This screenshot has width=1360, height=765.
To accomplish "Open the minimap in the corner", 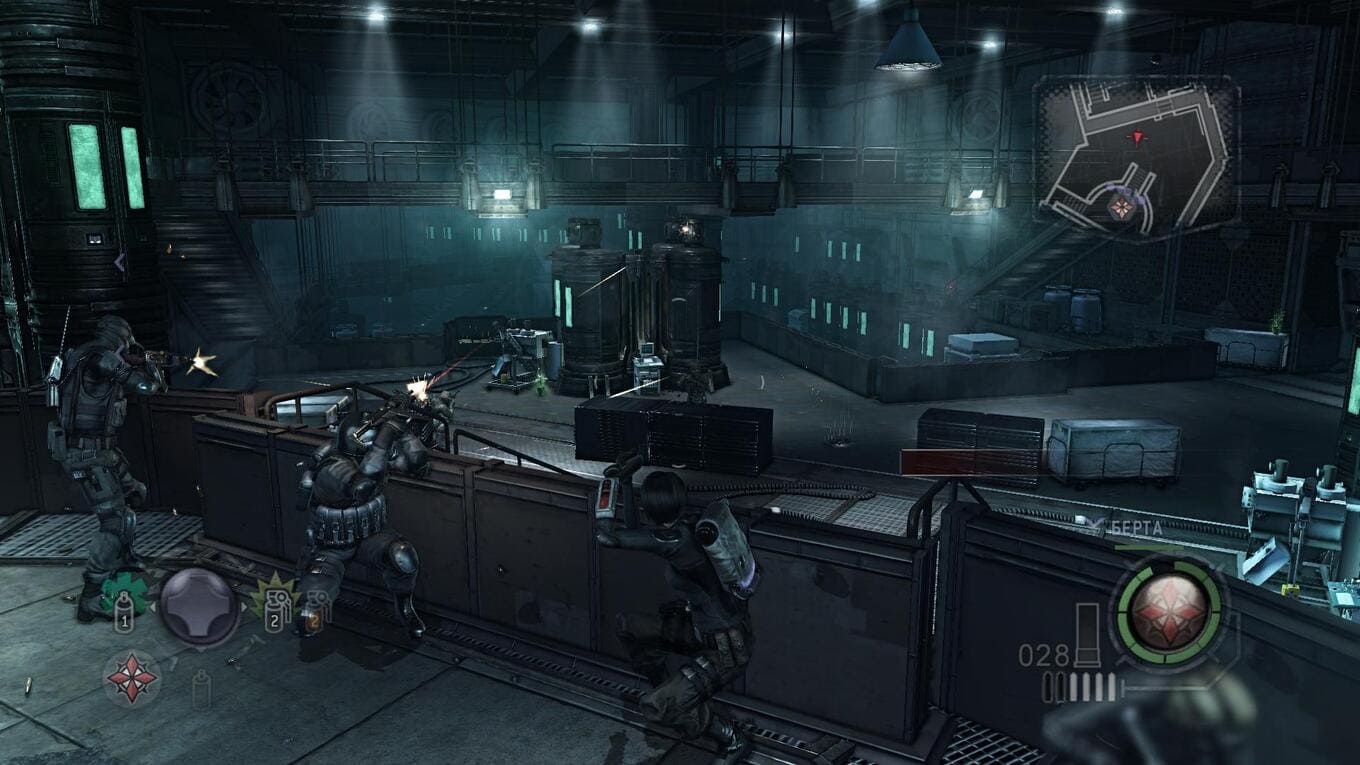I will 1136,158.
